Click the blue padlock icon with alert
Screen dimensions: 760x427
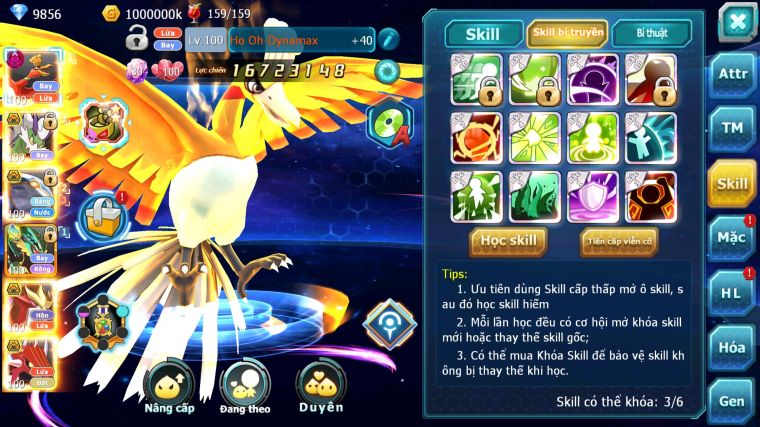(x=103, y=212)
